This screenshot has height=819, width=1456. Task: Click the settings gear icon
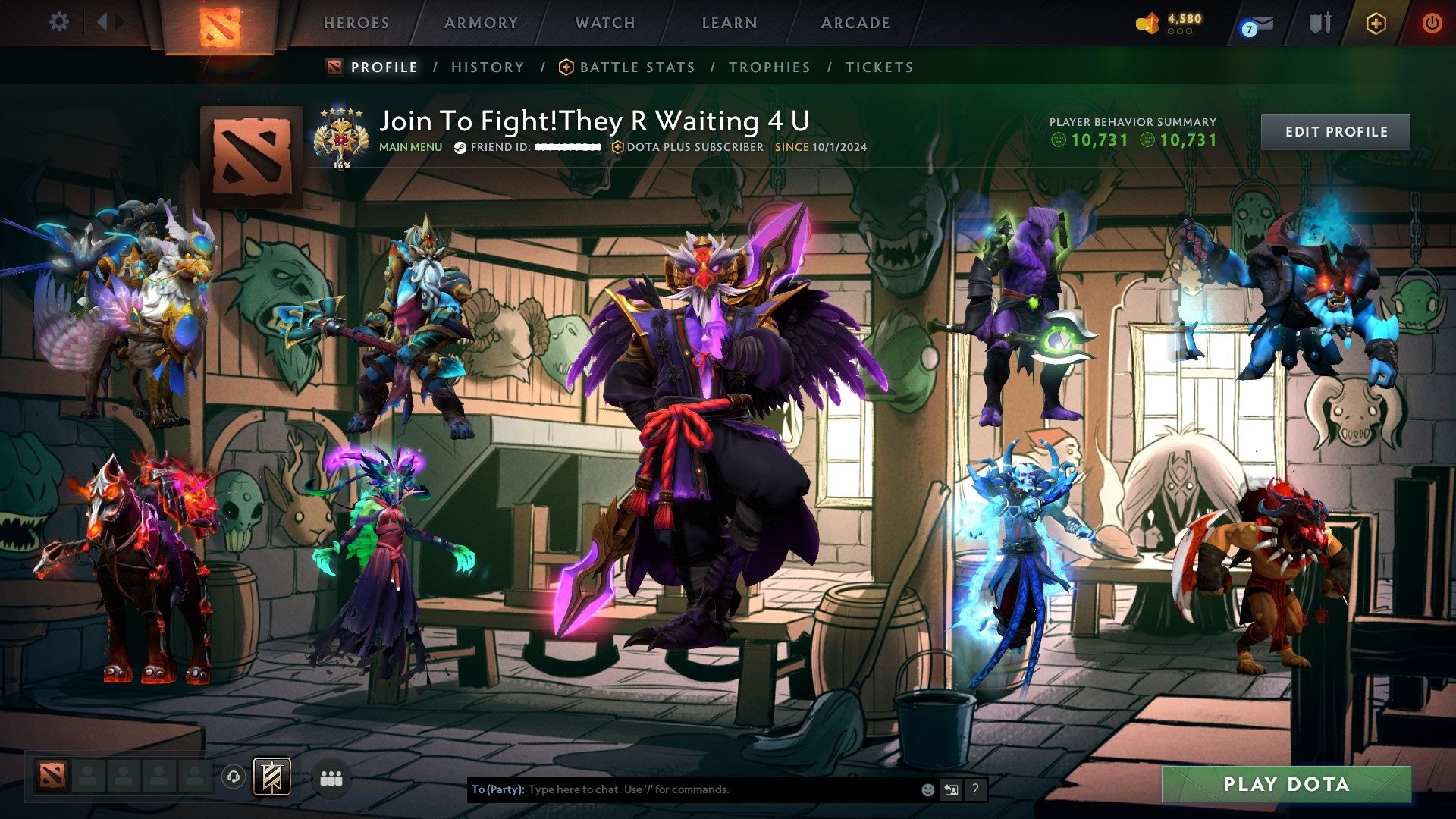coord(58,22)
